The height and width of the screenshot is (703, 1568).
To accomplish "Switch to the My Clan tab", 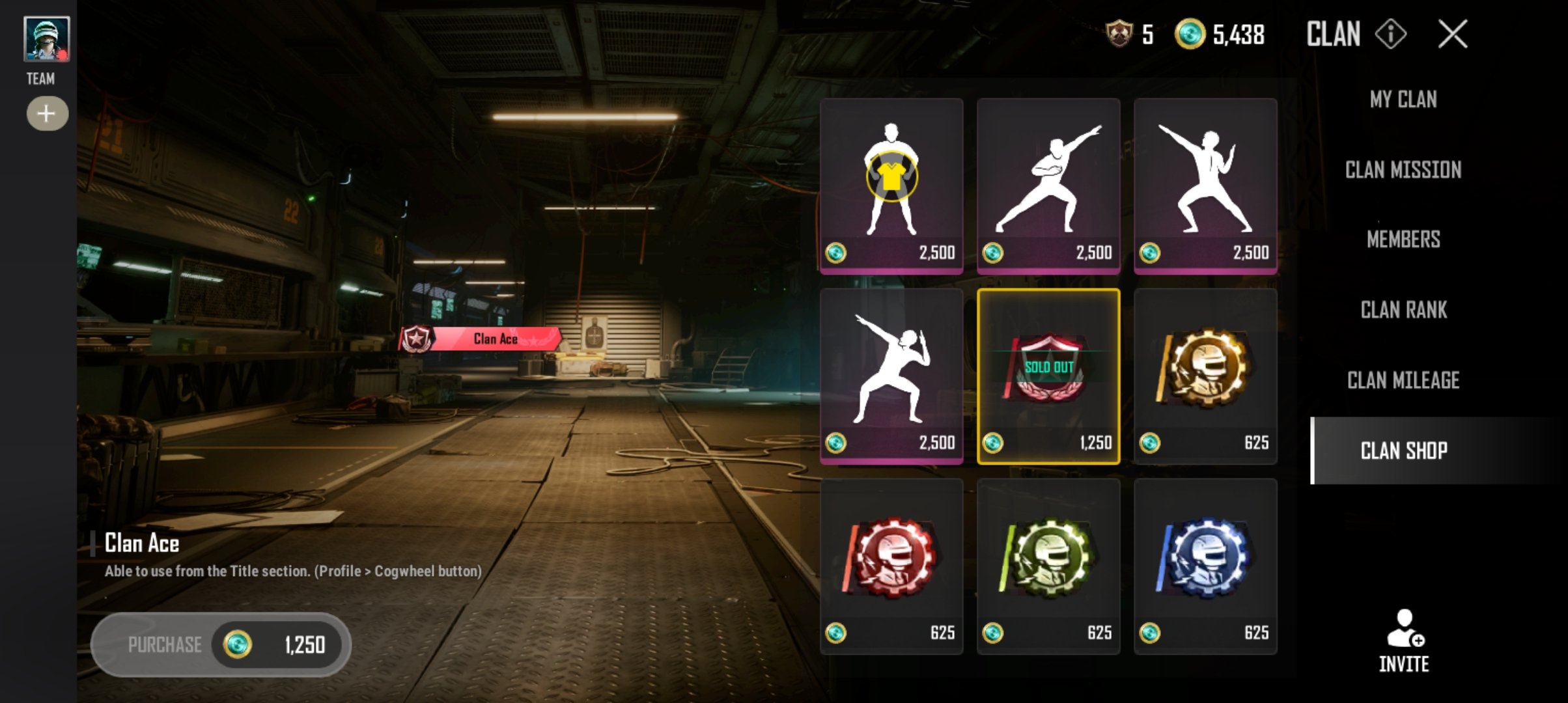I will [x=1403, y=100].
